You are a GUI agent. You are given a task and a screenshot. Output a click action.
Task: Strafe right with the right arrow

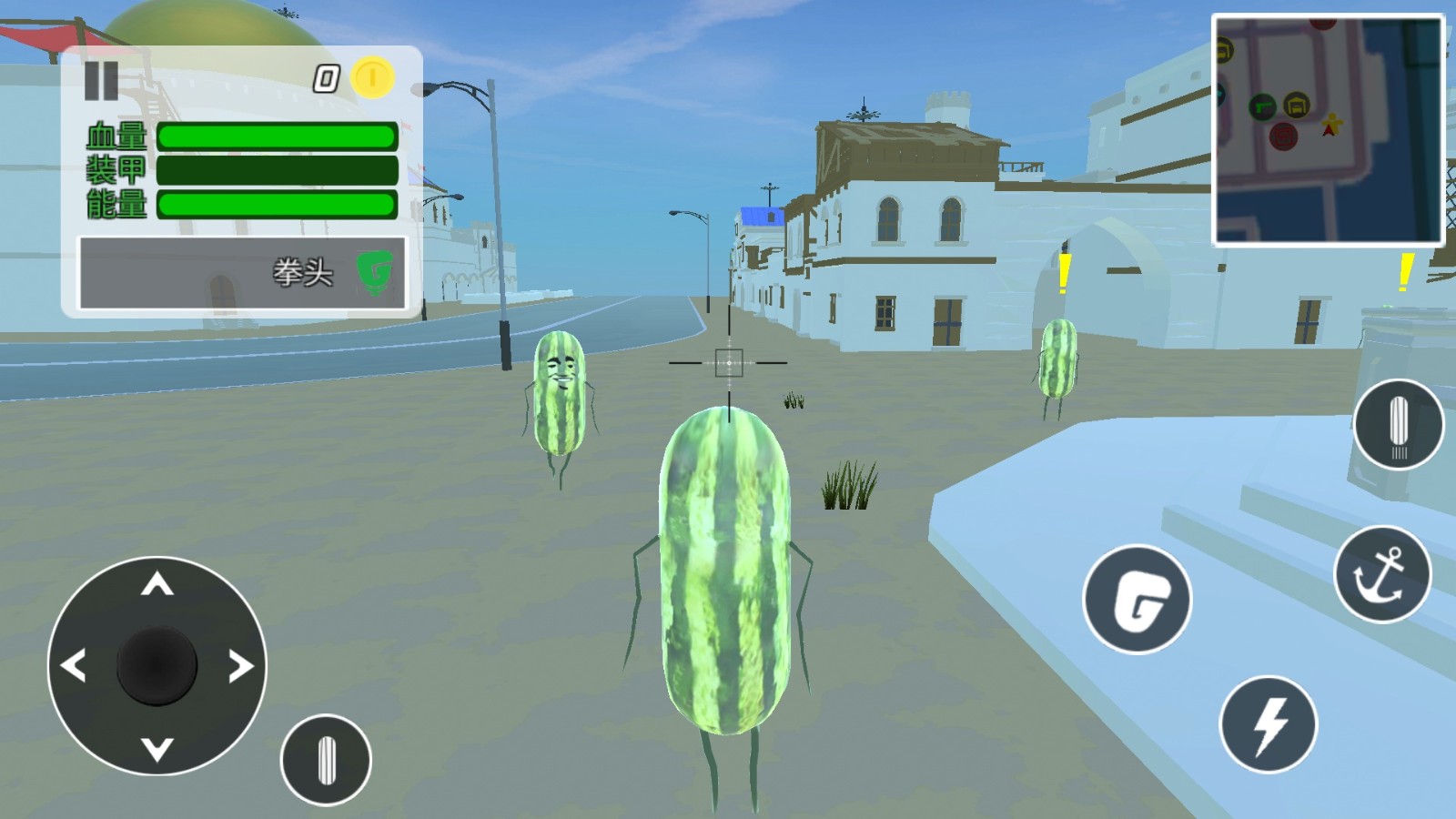[240, 666]
